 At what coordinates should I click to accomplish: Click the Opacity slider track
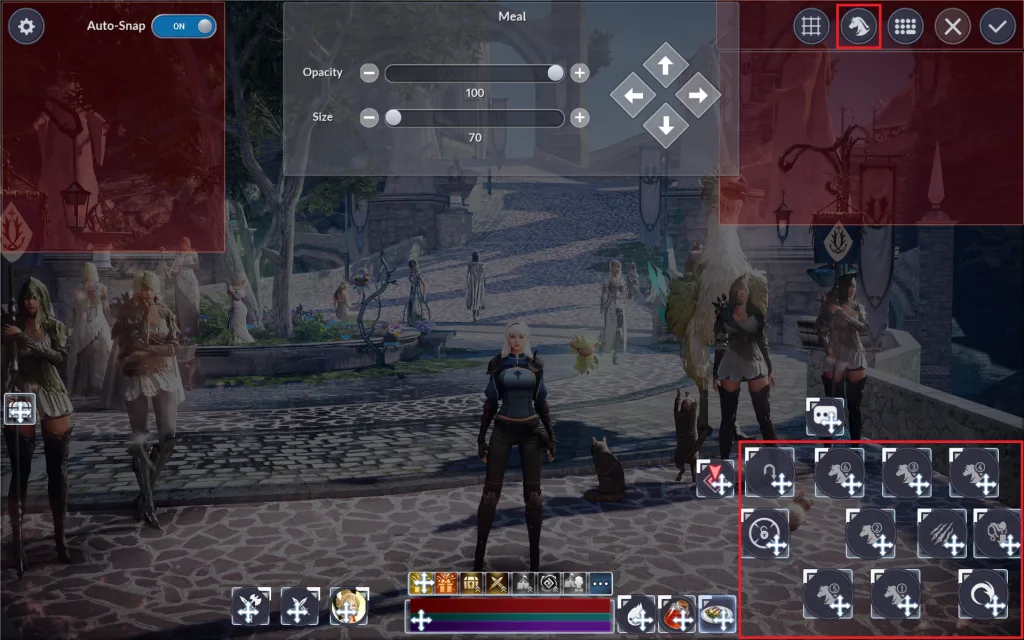tap(474, 73)
